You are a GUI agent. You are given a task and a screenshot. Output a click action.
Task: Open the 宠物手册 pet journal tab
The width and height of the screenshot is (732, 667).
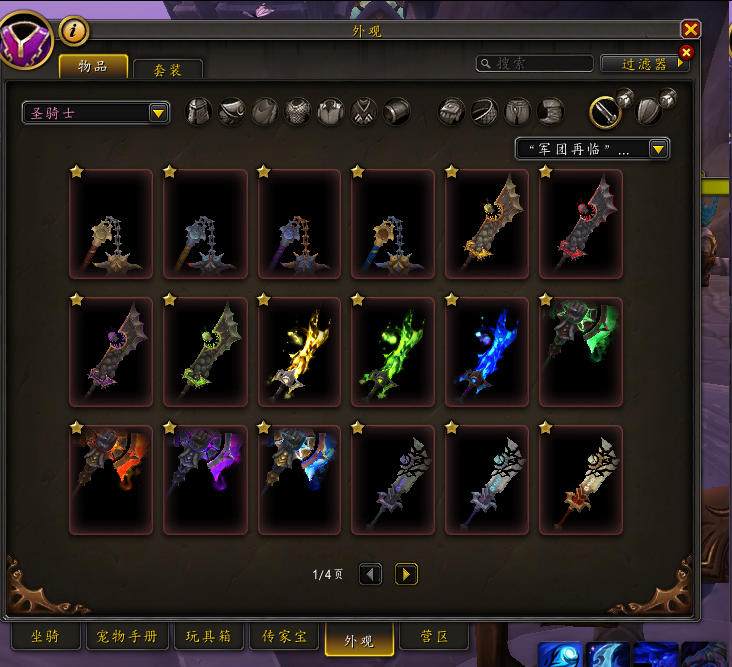tap(126, 637)
